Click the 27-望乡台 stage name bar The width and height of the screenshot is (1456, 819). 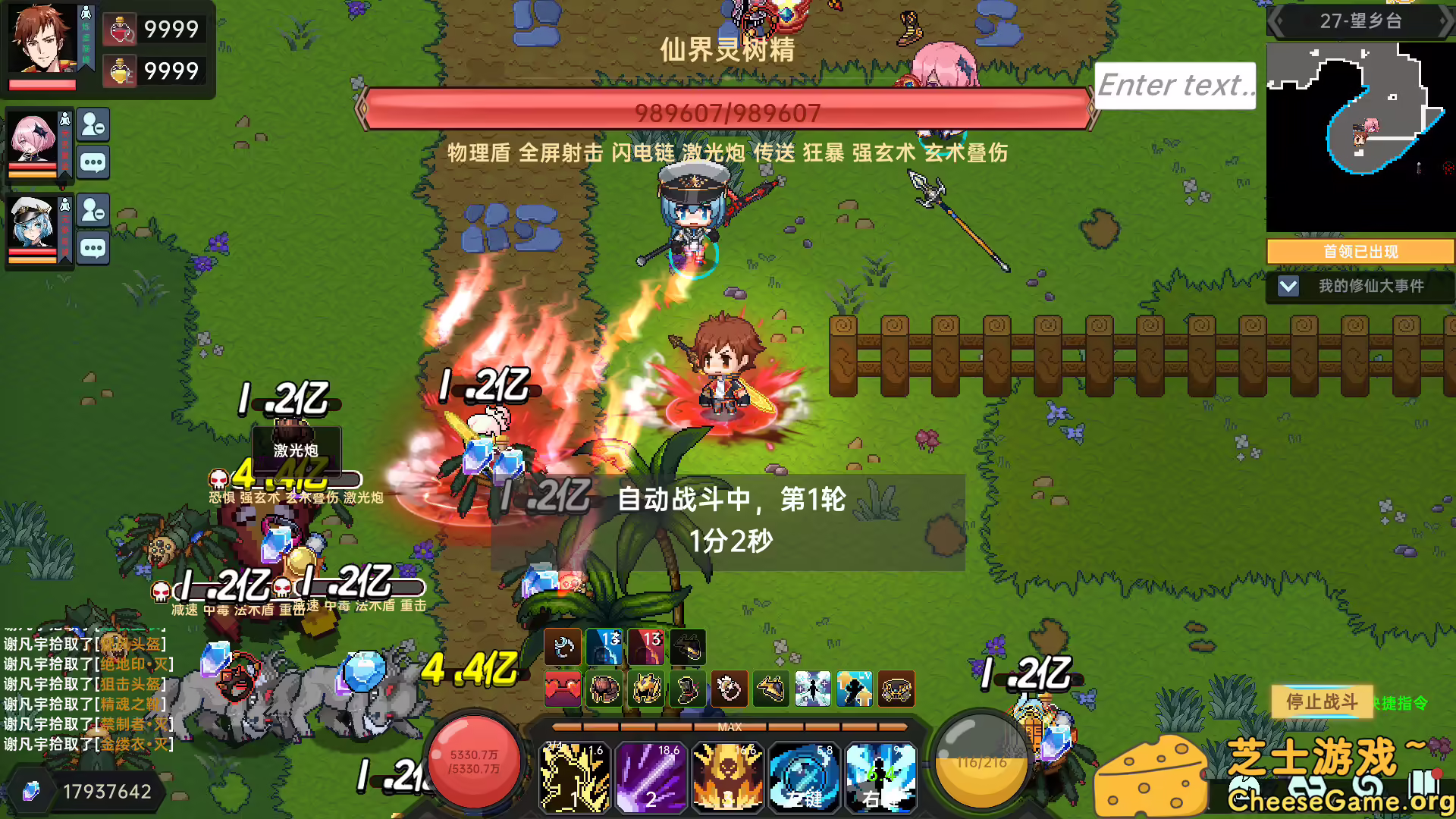[1361, 20]
